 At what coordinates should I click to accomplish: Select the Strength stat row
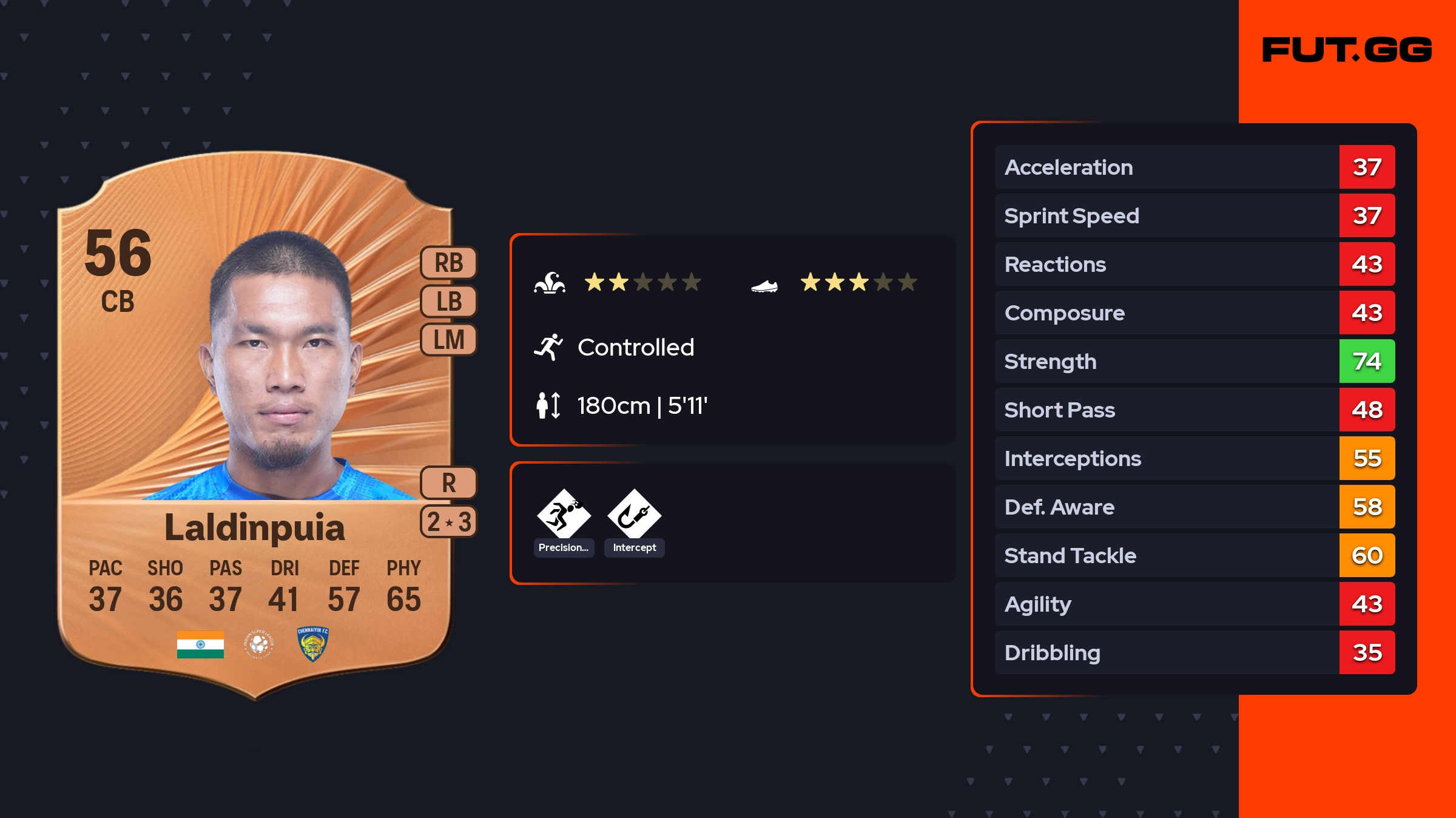pyautogui.click(x=1194, y=362)
